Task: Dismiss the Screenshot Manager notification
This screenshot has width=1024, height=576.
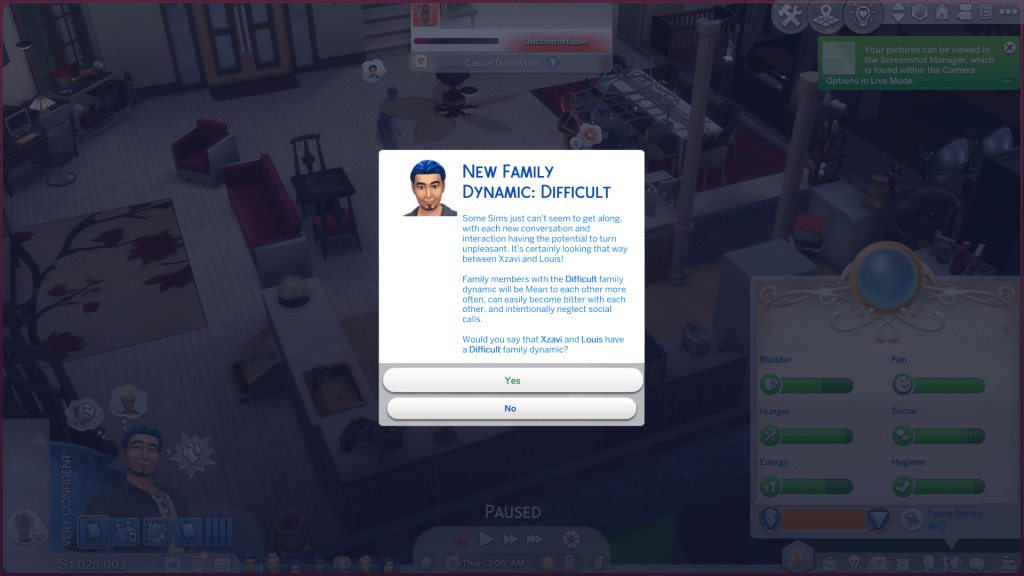Action: [1009, 47]
